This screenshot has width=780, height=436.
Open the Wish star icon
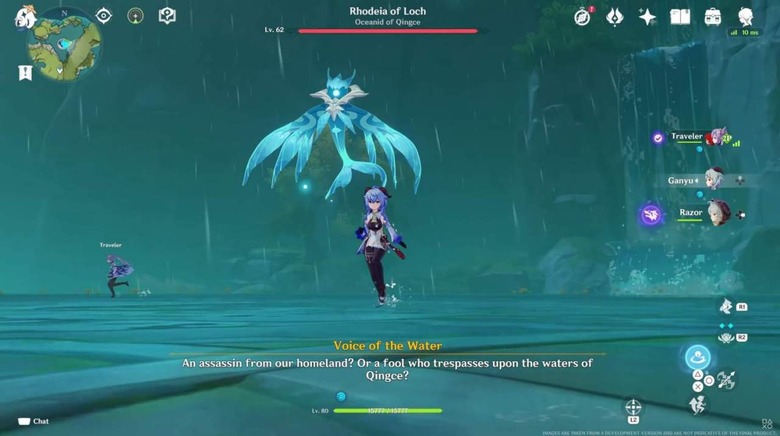(x=647, y=17)
